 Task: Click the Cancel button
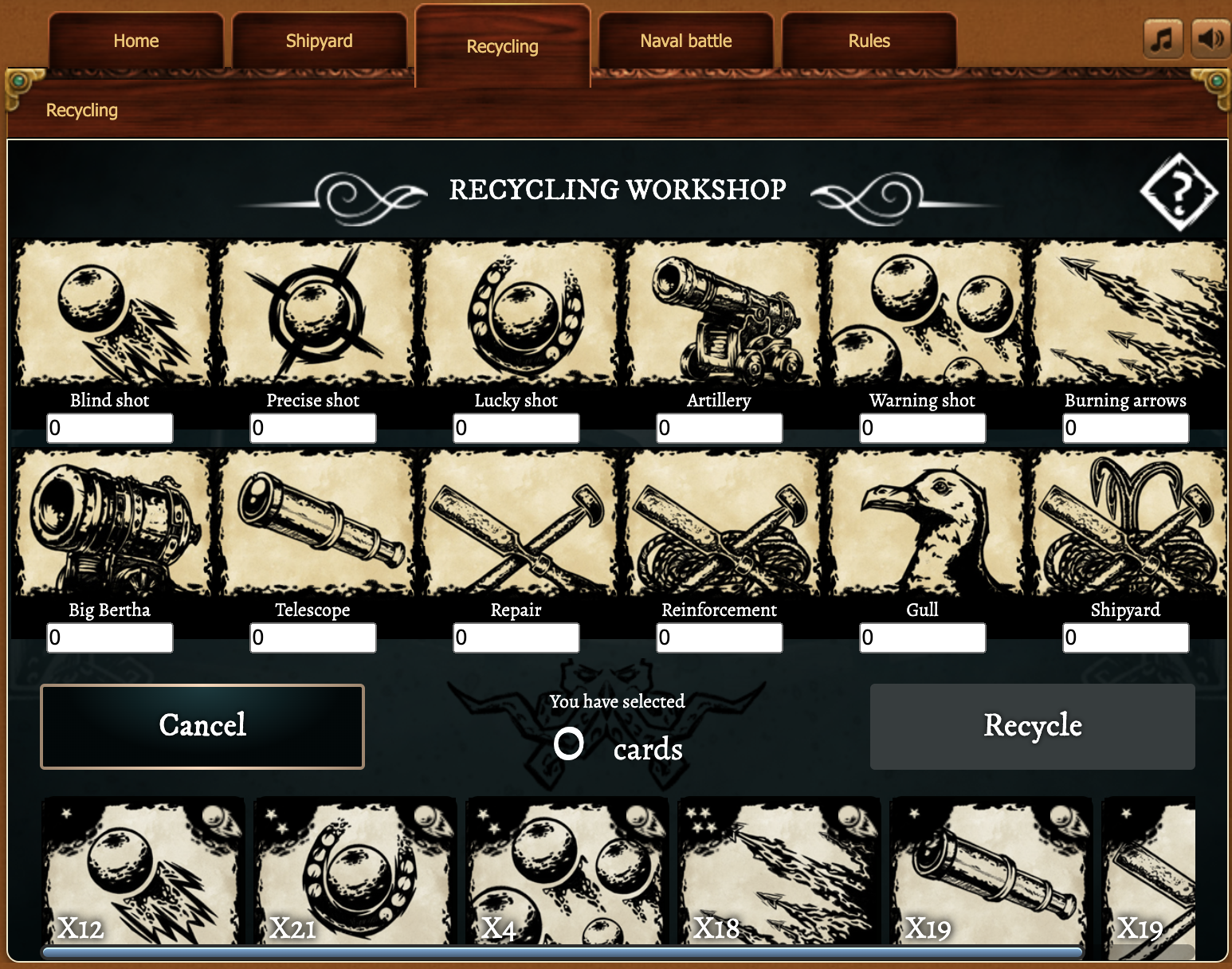[202, 726]
